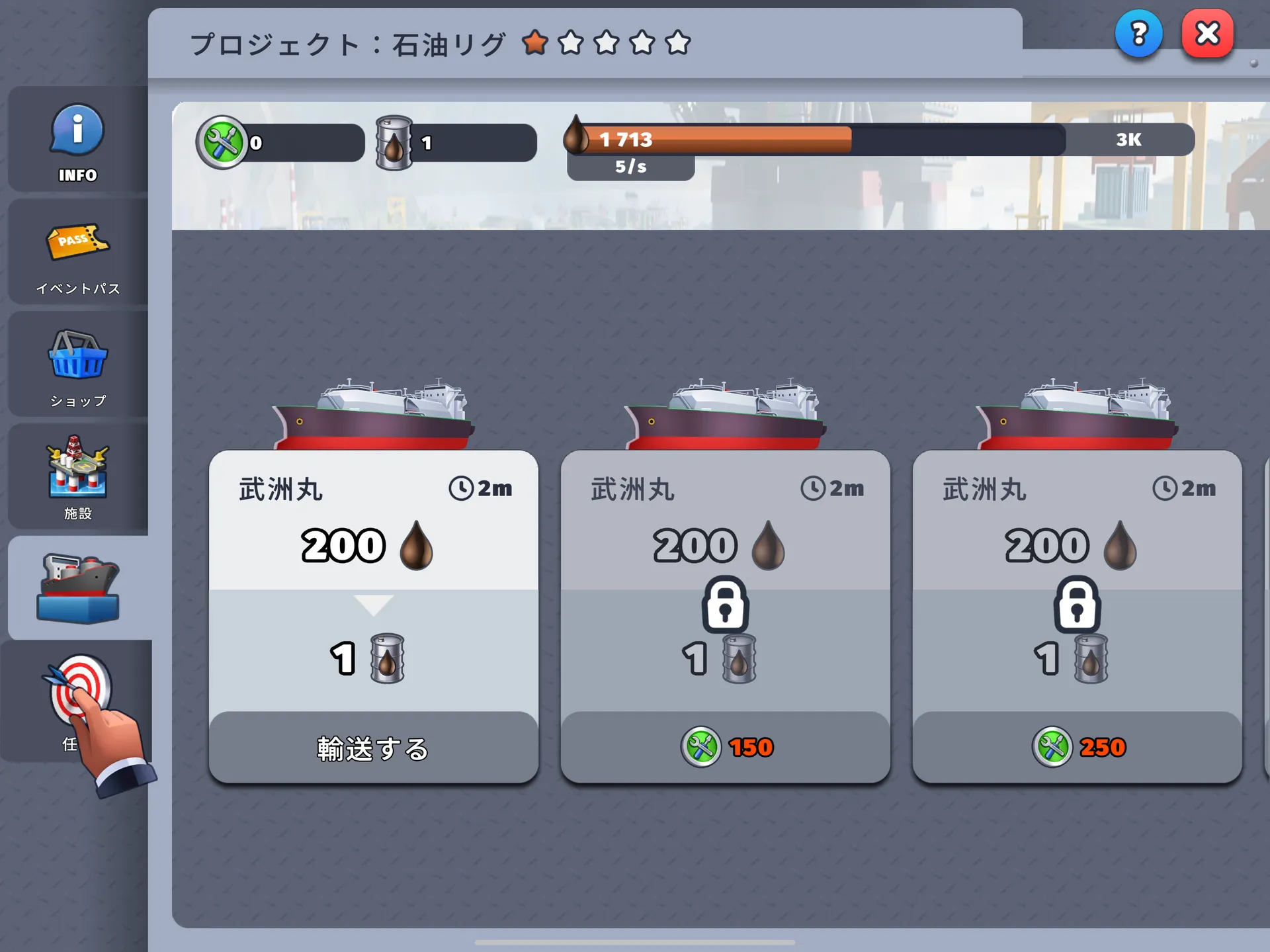Select the cargo ship tab
The image size is (1270, 952).
(x=79, y=587)
